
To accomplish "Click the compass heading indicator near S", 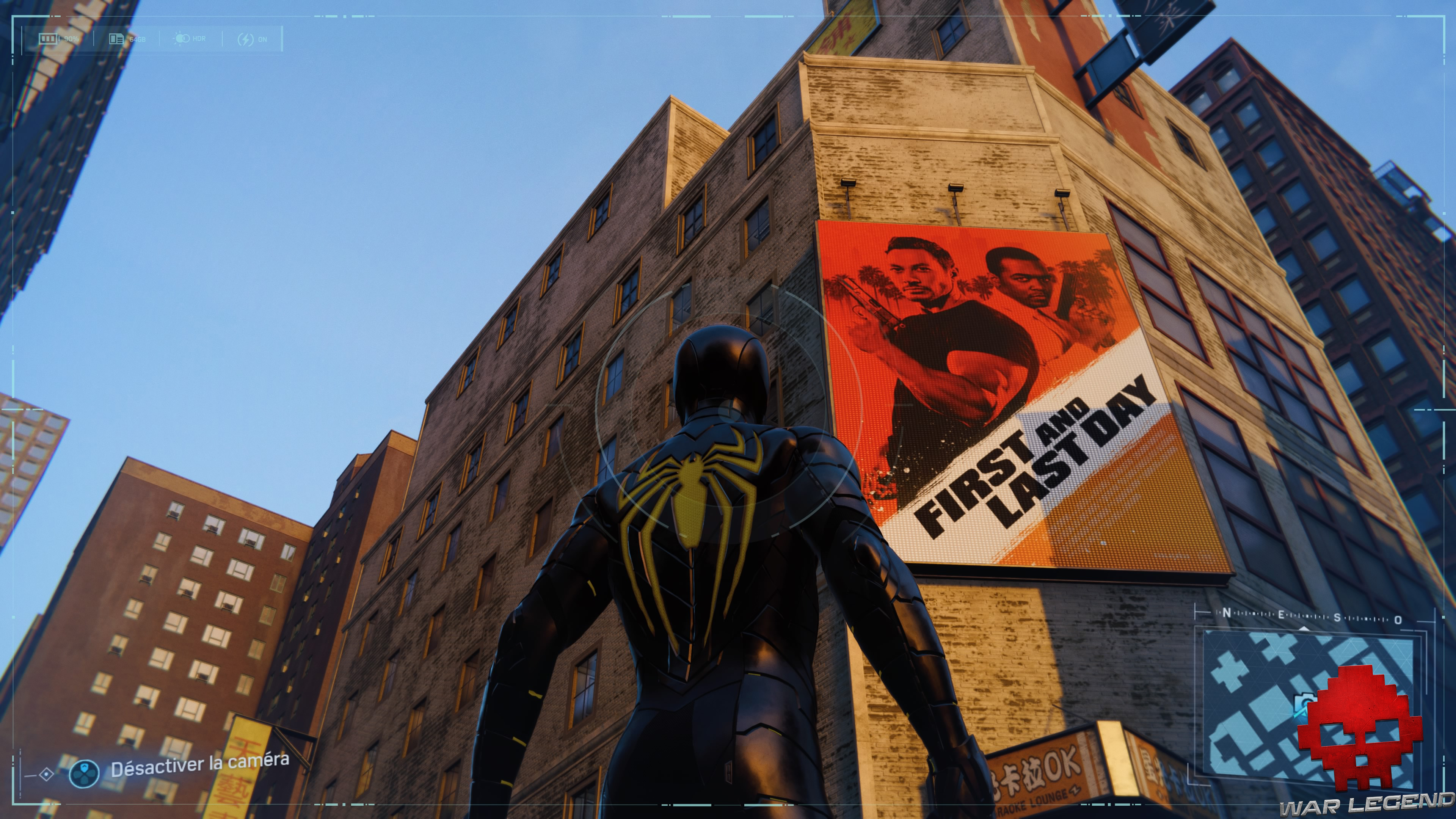I will click(x=1304, y=628).
